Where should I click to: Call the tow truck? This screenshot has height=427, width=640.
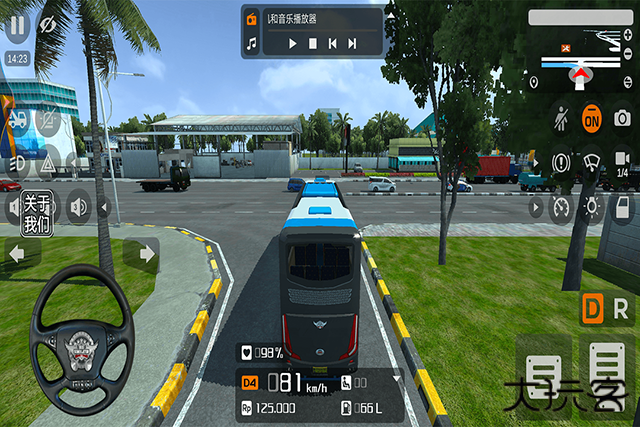pos(18,120)
